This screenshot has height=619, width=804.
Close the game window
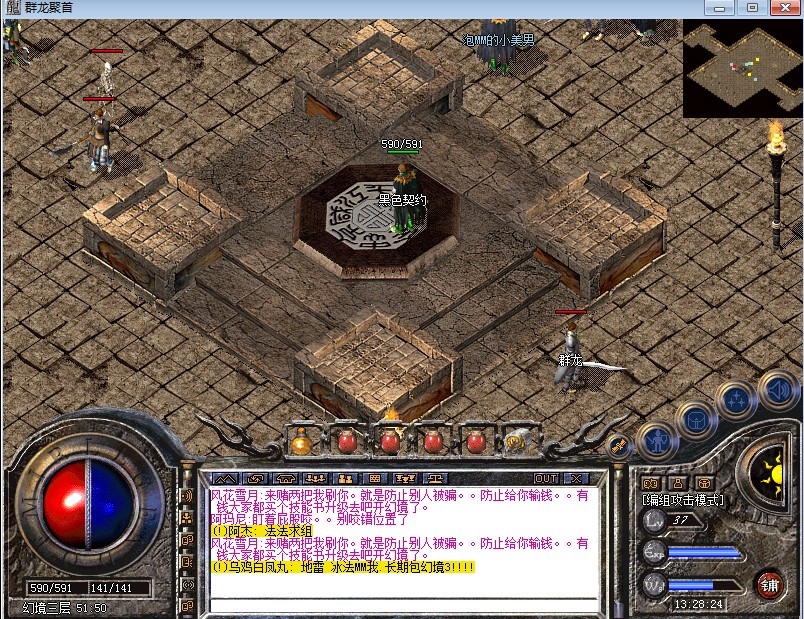pyautogui.click(x=780, y=8)
